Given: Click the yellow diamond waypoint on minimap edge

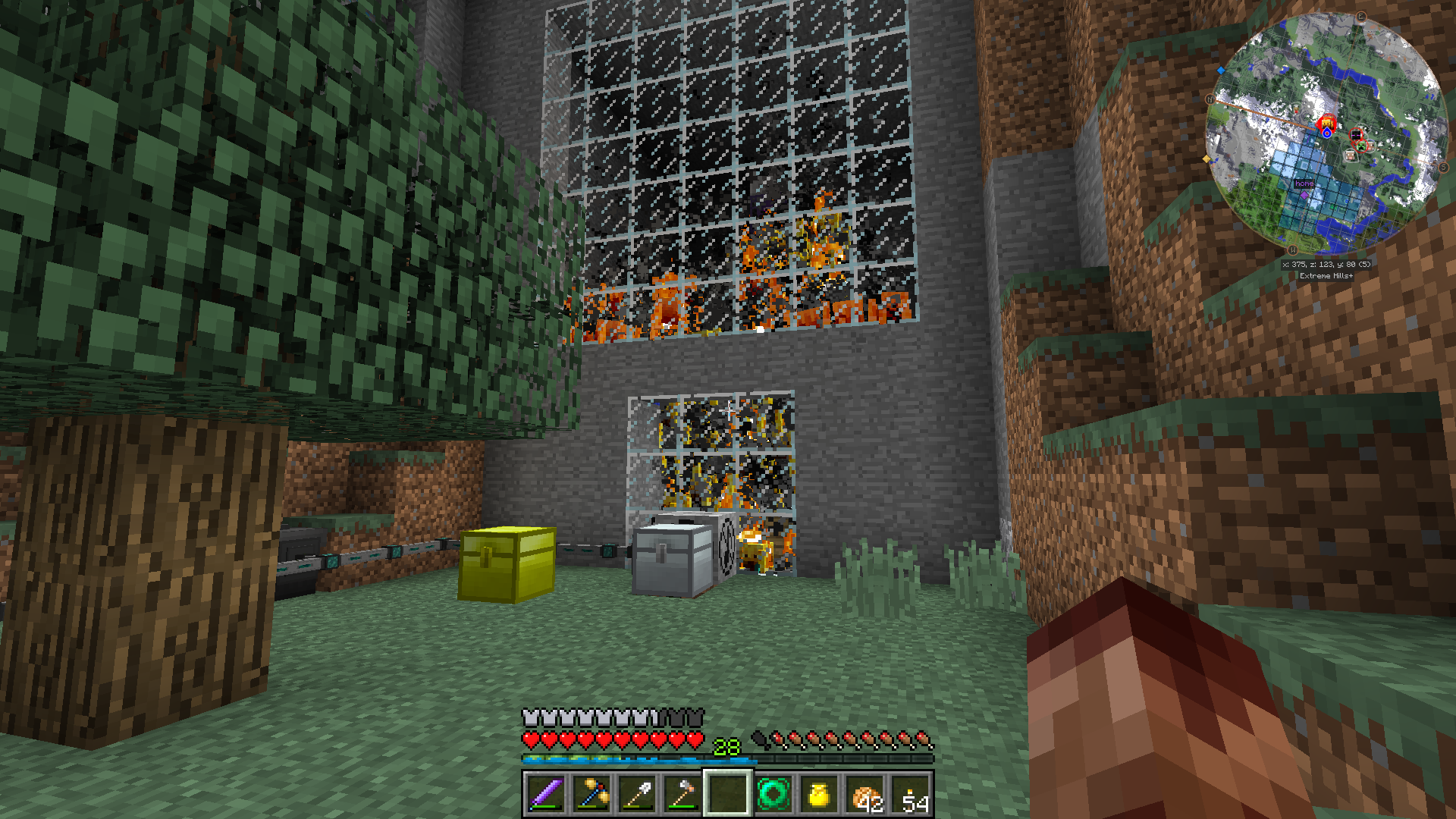Looking at the screenshot, I should [x=1207, y=159].
